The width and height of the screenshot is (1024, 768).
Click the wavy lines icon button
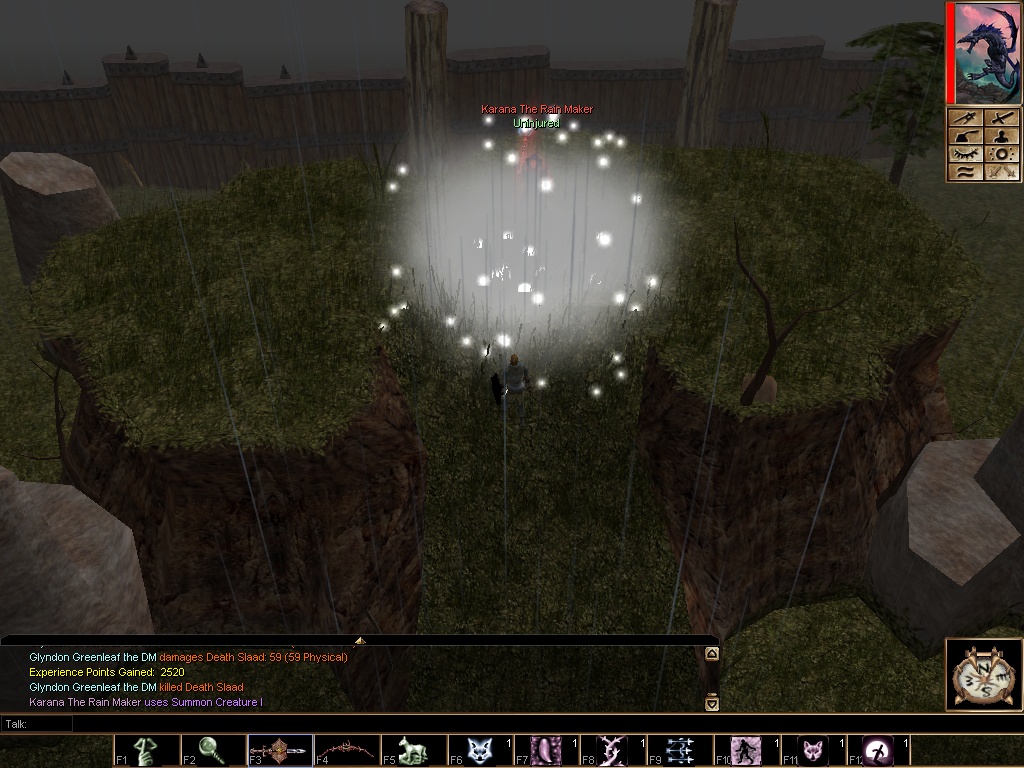pyautogui.click(x=965, y=172)
